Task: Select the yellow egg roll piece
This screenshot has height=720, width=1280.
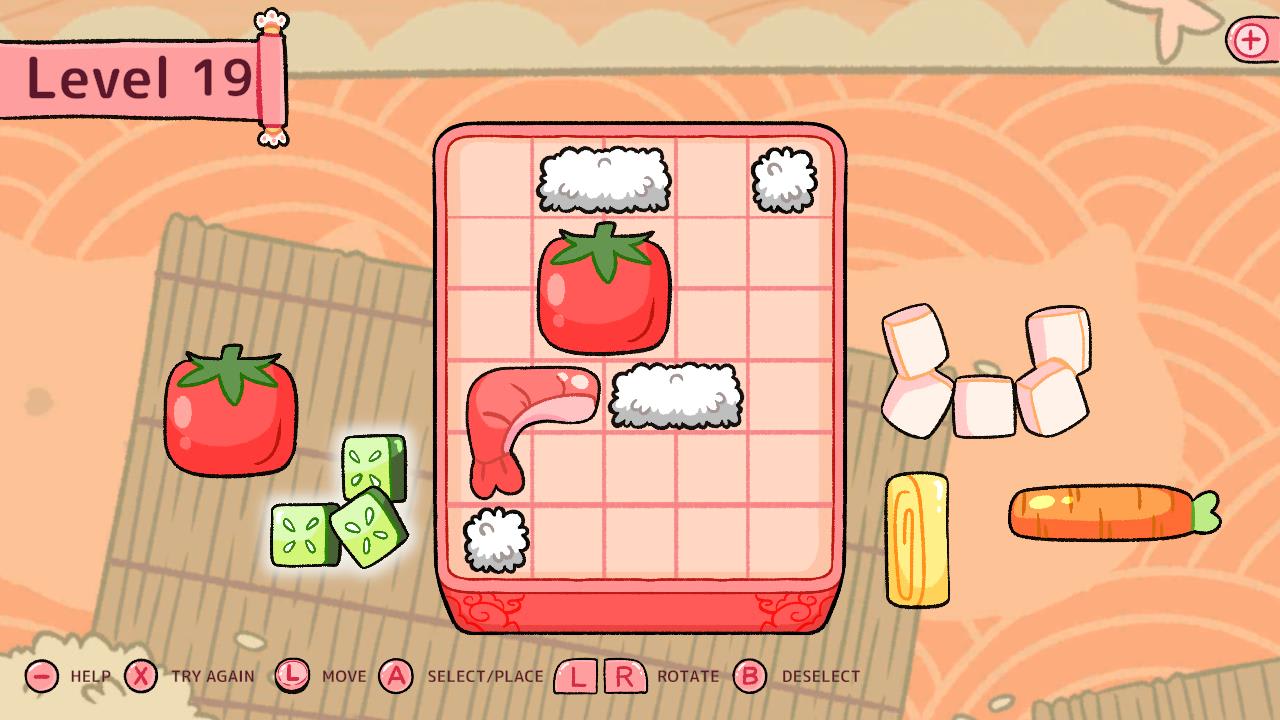Action: 918,540
